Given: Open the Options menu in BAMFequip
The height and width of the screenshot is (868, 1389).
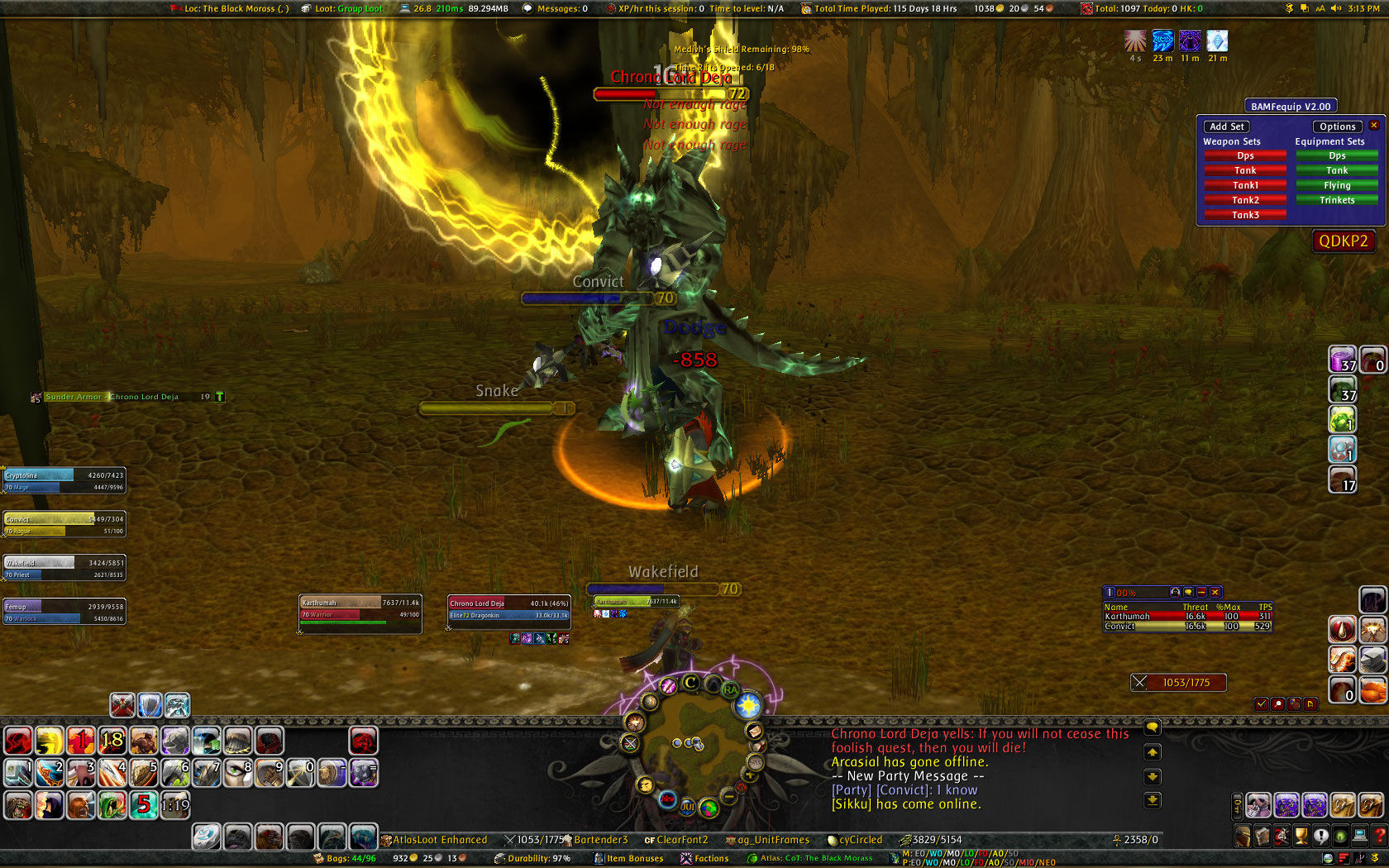Looking at the screenshot, I should click(1337, 126).
